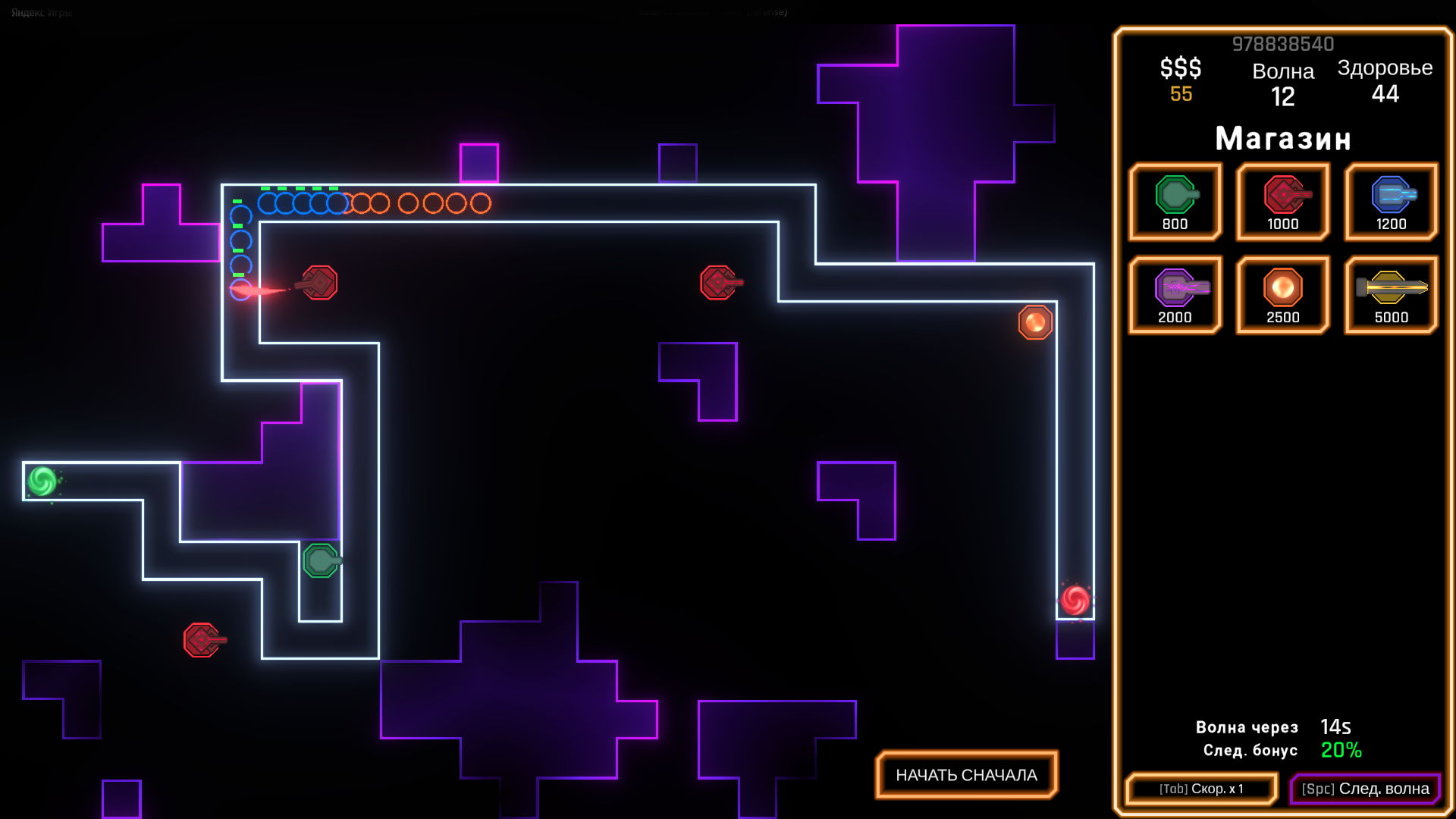Select the orange tower on the right path
The image size is (1456, 819).
point(1034,322)
